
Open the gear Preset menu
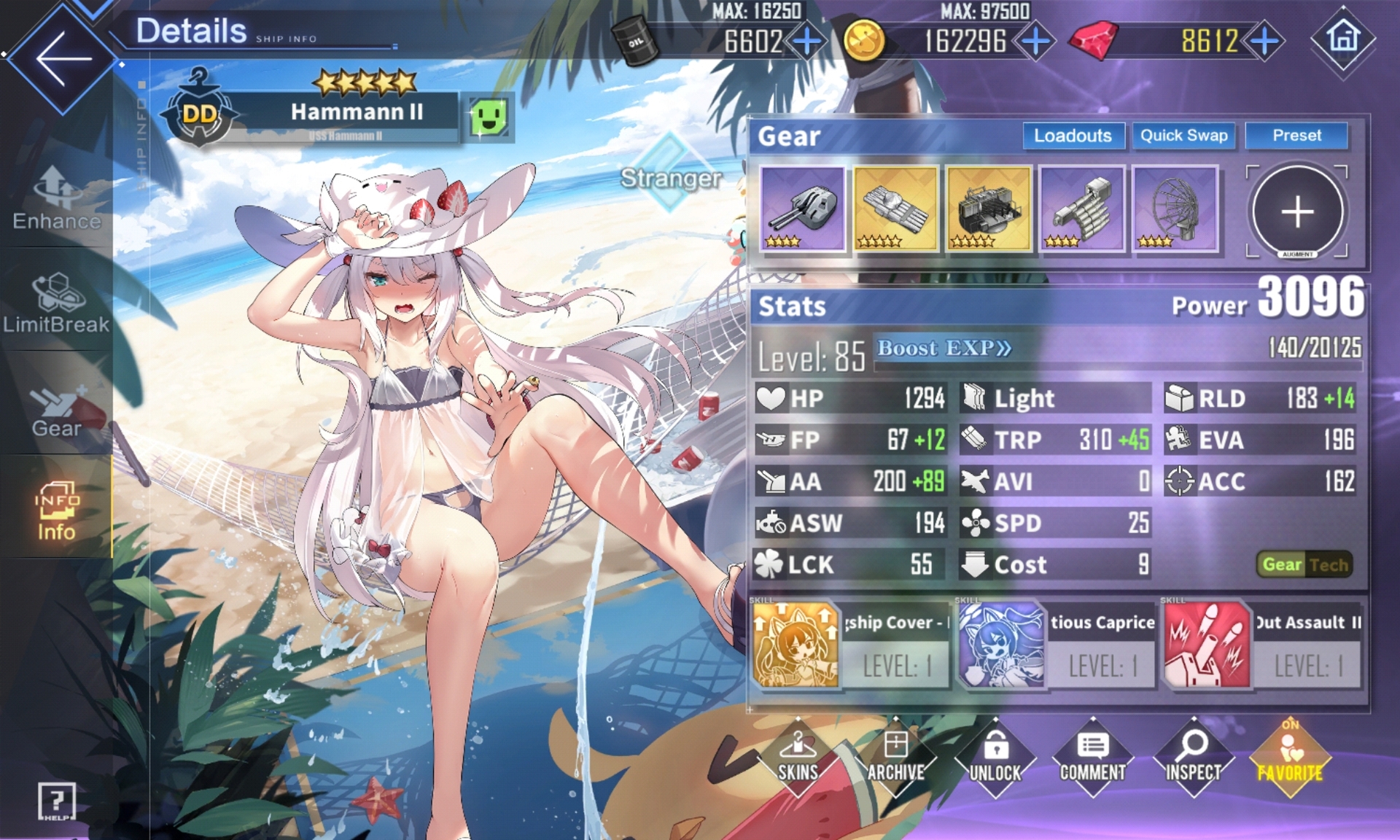[1296, 136]
